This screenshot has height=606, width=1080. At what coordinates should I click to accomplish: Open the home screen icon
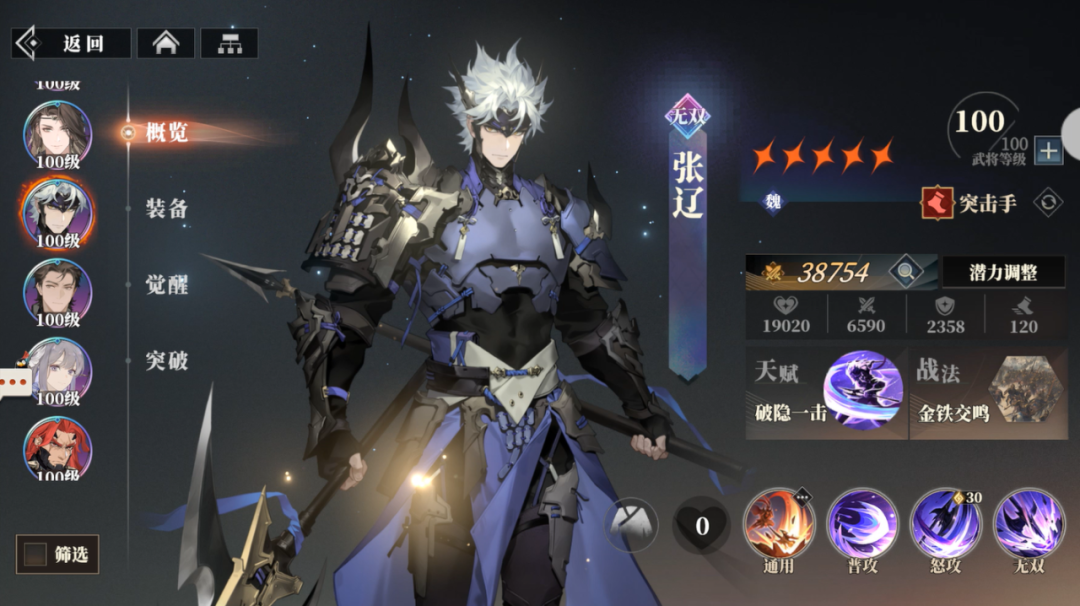point(165,43)
